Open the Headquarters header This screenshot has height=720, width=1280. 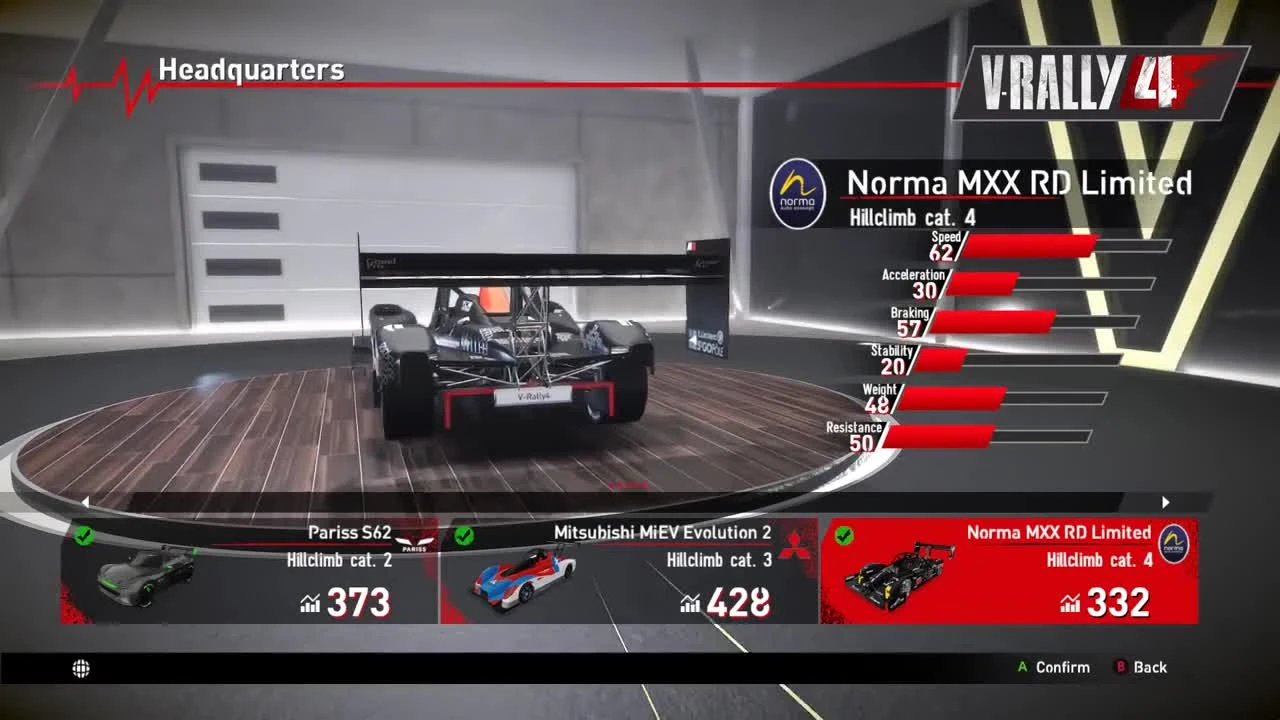click(x=251, y=71)
